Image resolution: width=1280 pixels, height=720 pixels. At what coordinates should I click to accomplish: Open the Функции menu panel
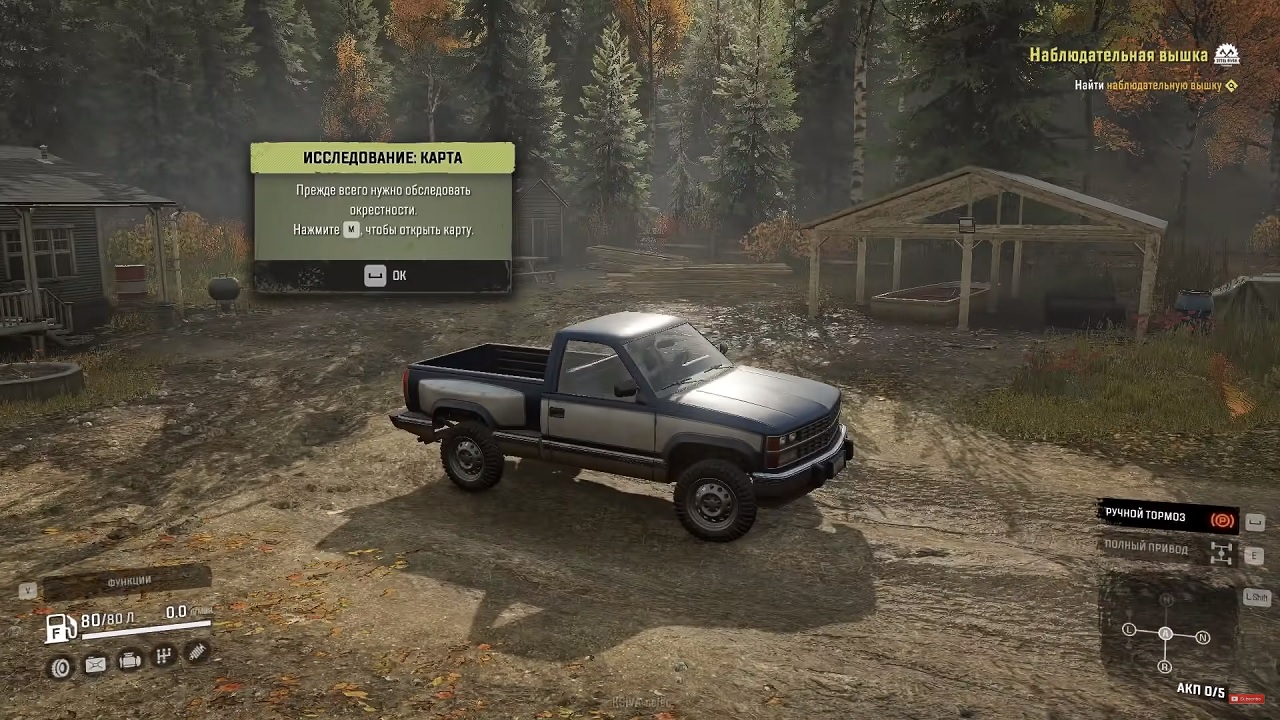point(128,581)
